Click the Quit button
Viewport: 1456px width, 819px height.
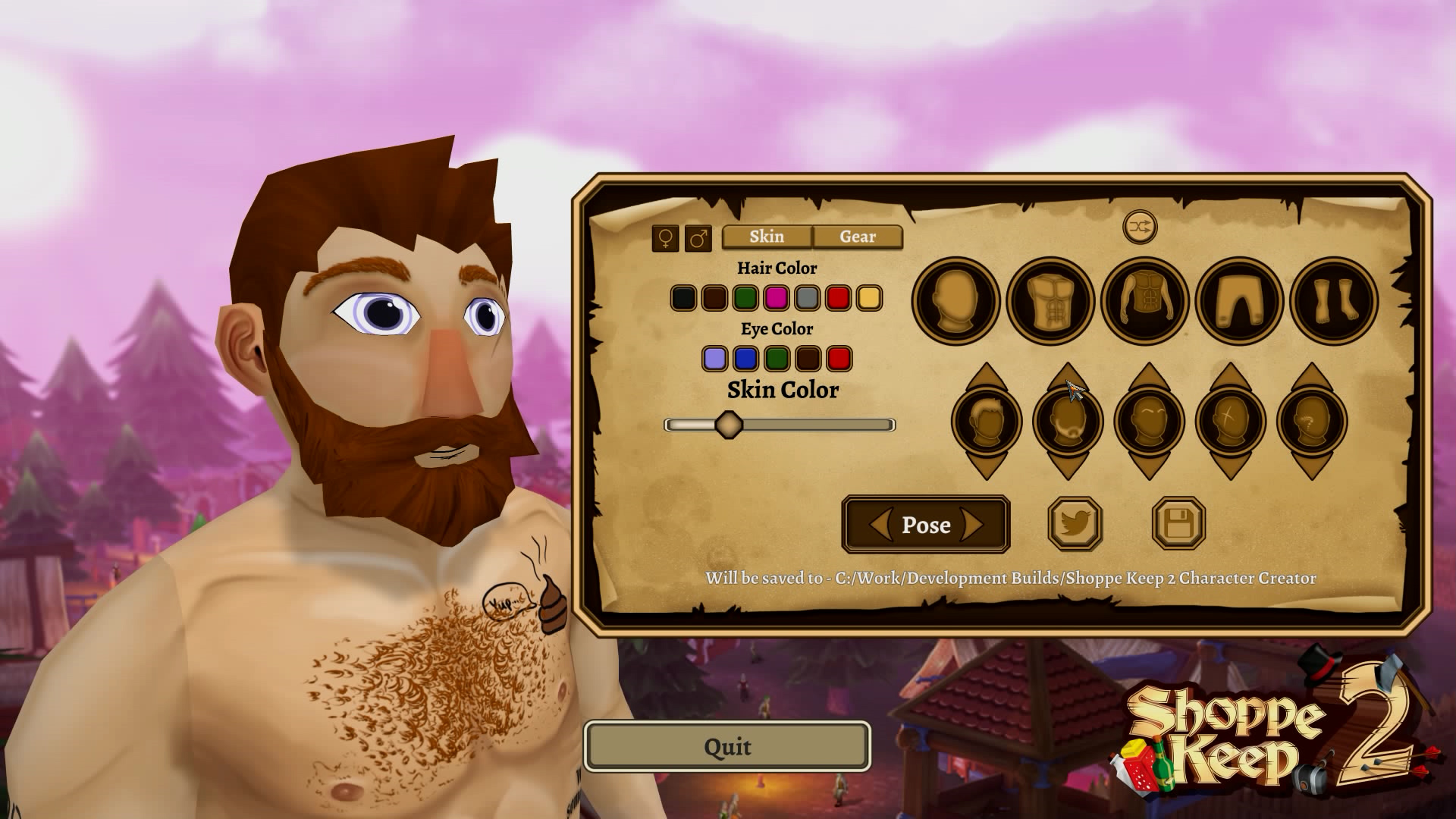pyautogui.click(x=726, y=746)
